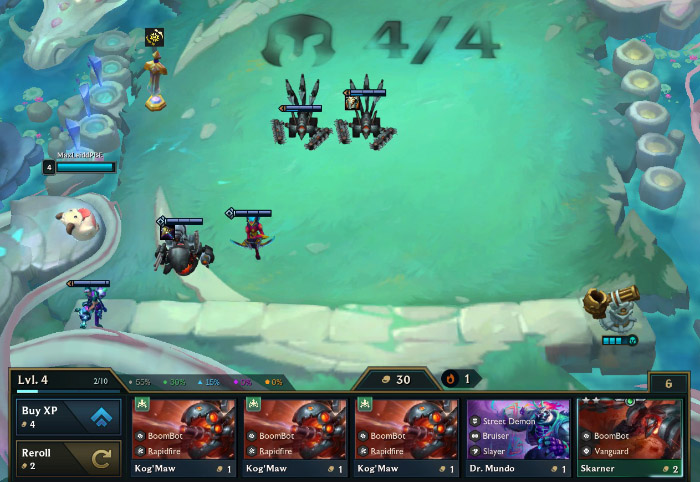
Task: Select the champion sitting on the bench
Action: pos(93,308)
